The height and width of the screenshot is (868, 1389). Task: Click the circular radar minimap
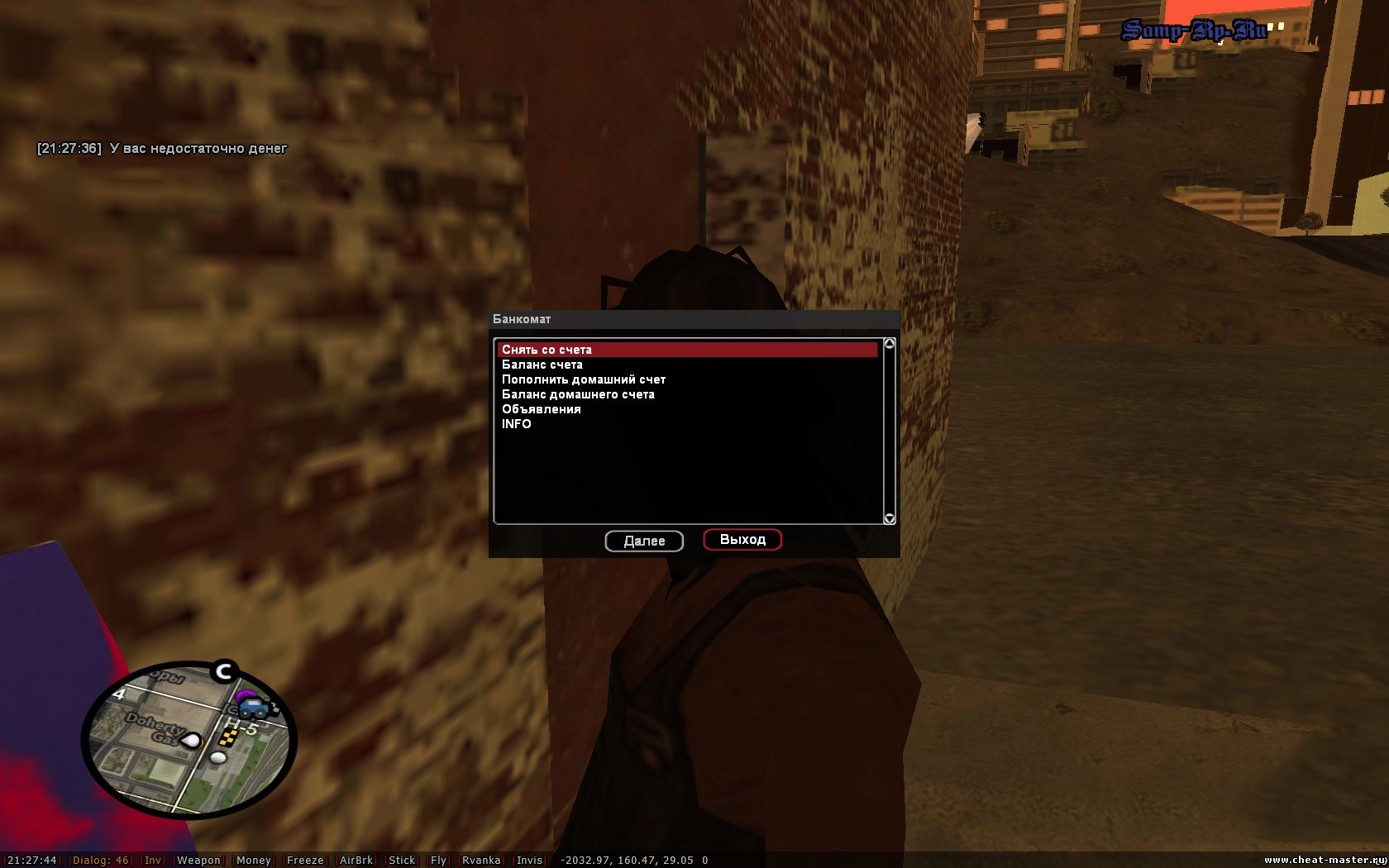[189, 739]
